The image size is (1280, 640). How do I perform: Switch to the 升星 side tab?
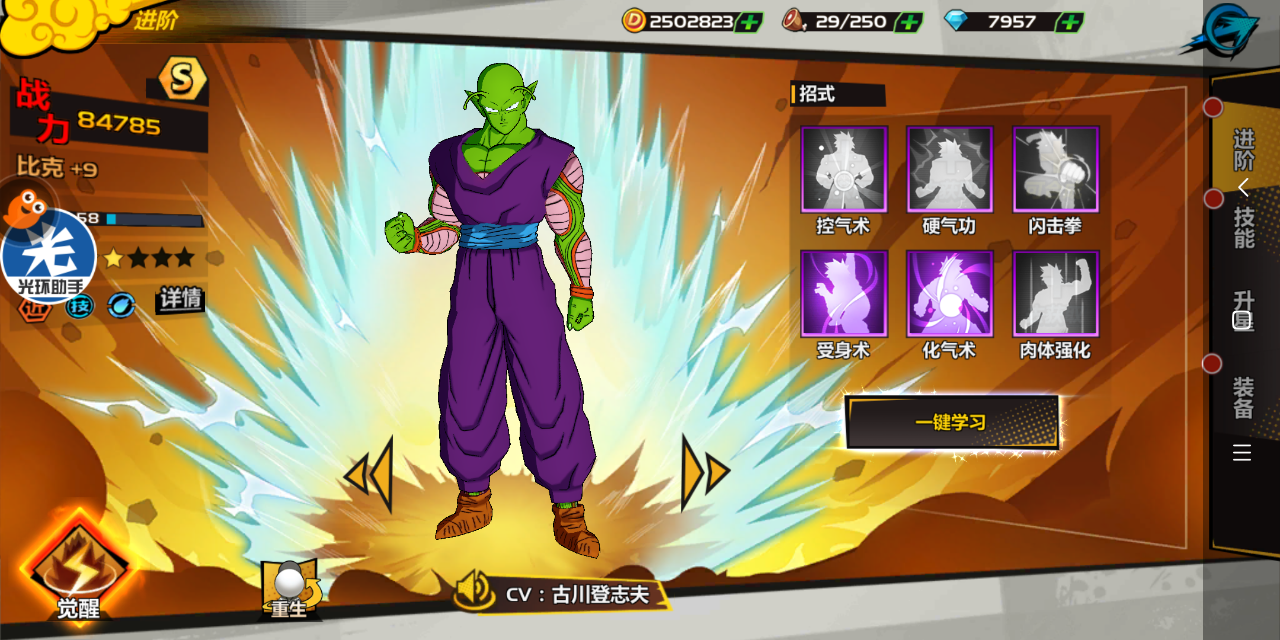click(x=1243, y=310)
